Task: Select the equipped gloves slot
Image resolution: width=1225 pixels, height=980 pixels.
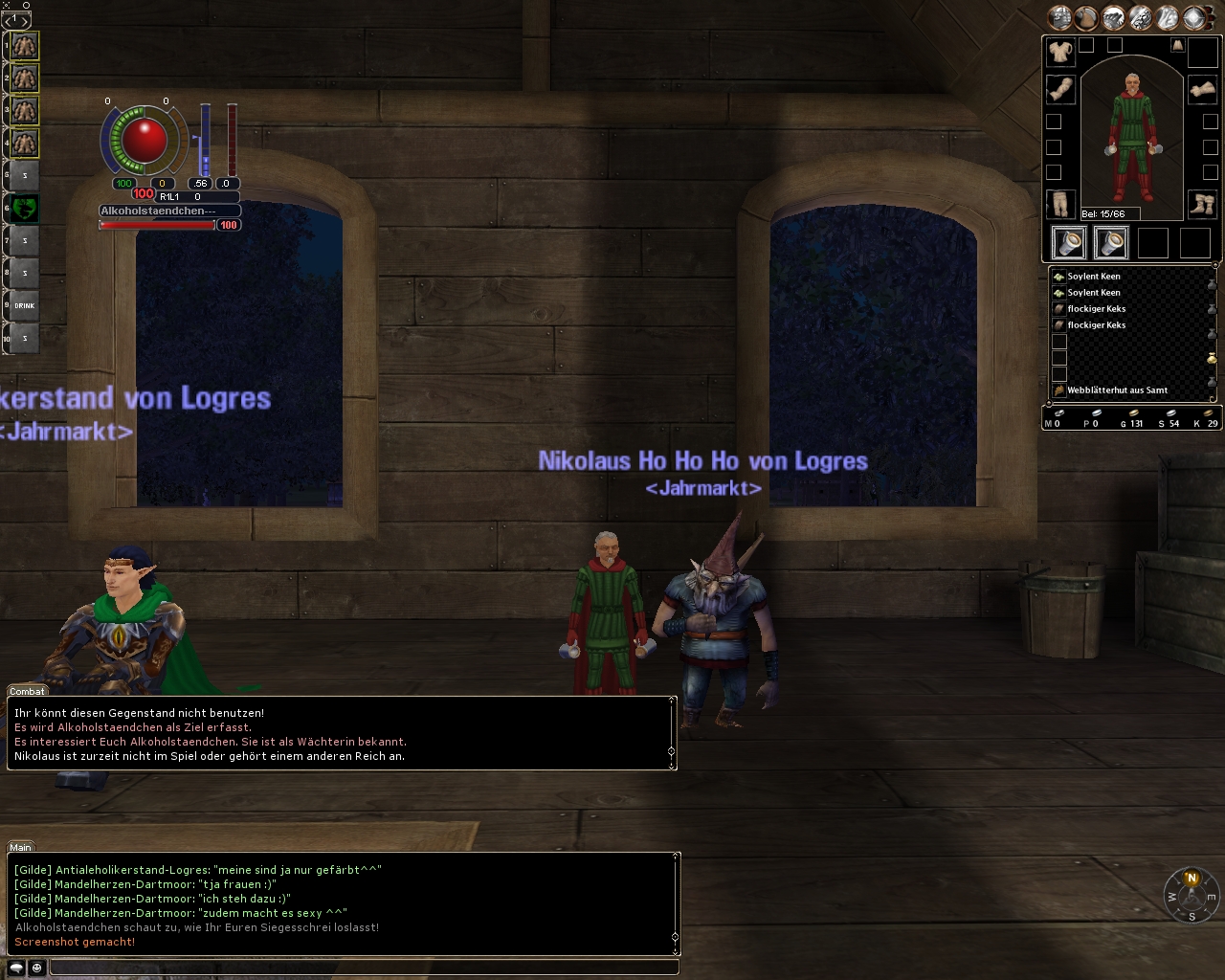Action: pyautogui.click(x=1202, y=90)
